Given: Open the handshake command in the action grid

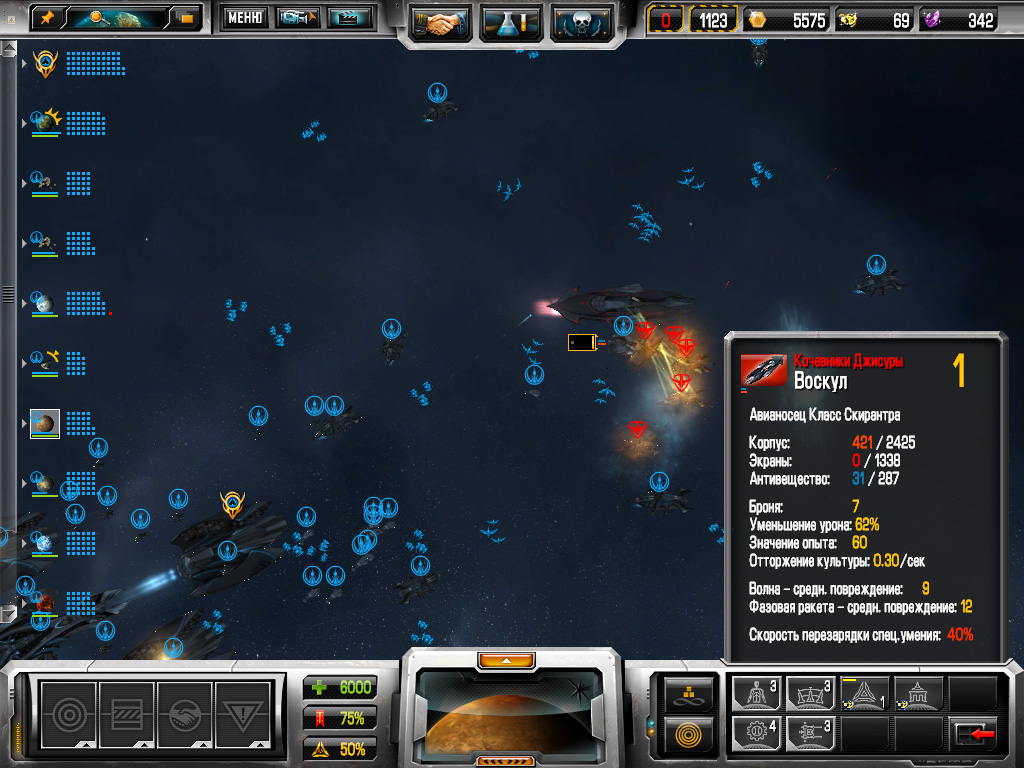Looking at the screenshot, I should (x=185, y=713).
